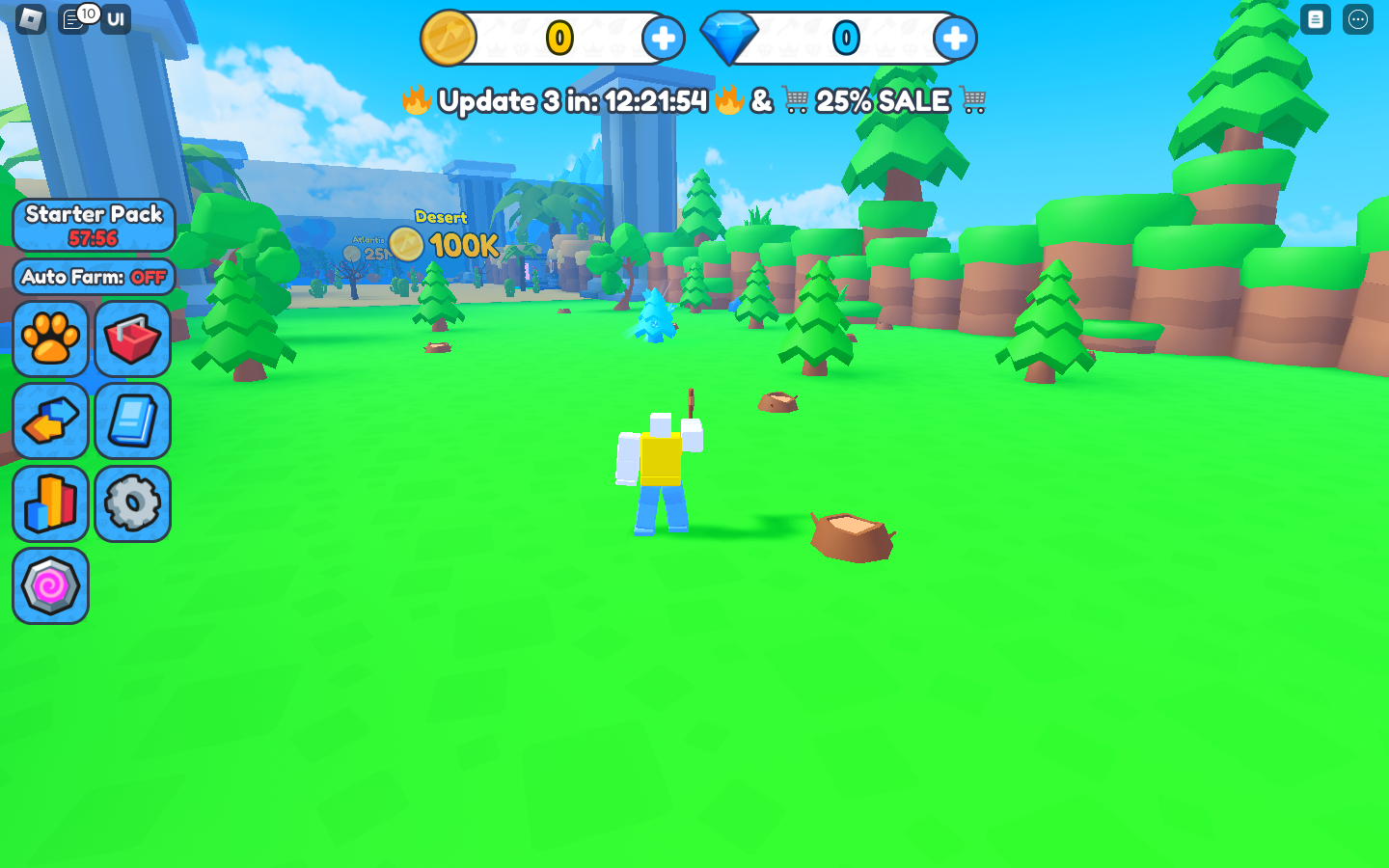Open the pets menu paw icon
The width and height of the screenshot is (1389, 868).
[51, 339]
